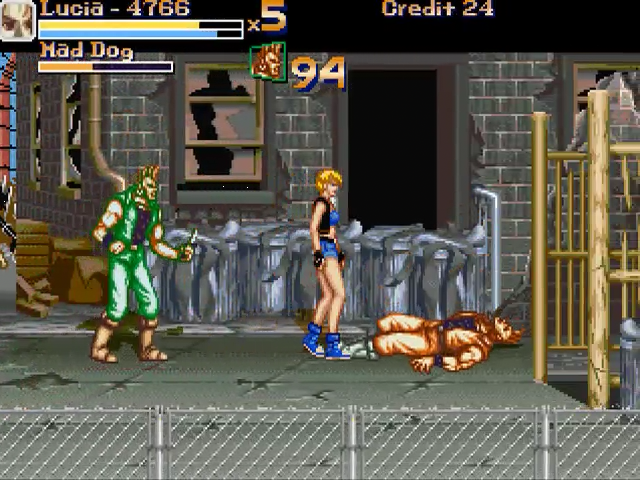Select the green-framed enemy portrait icon
This screenshot has width=640, height=480.
267,62
